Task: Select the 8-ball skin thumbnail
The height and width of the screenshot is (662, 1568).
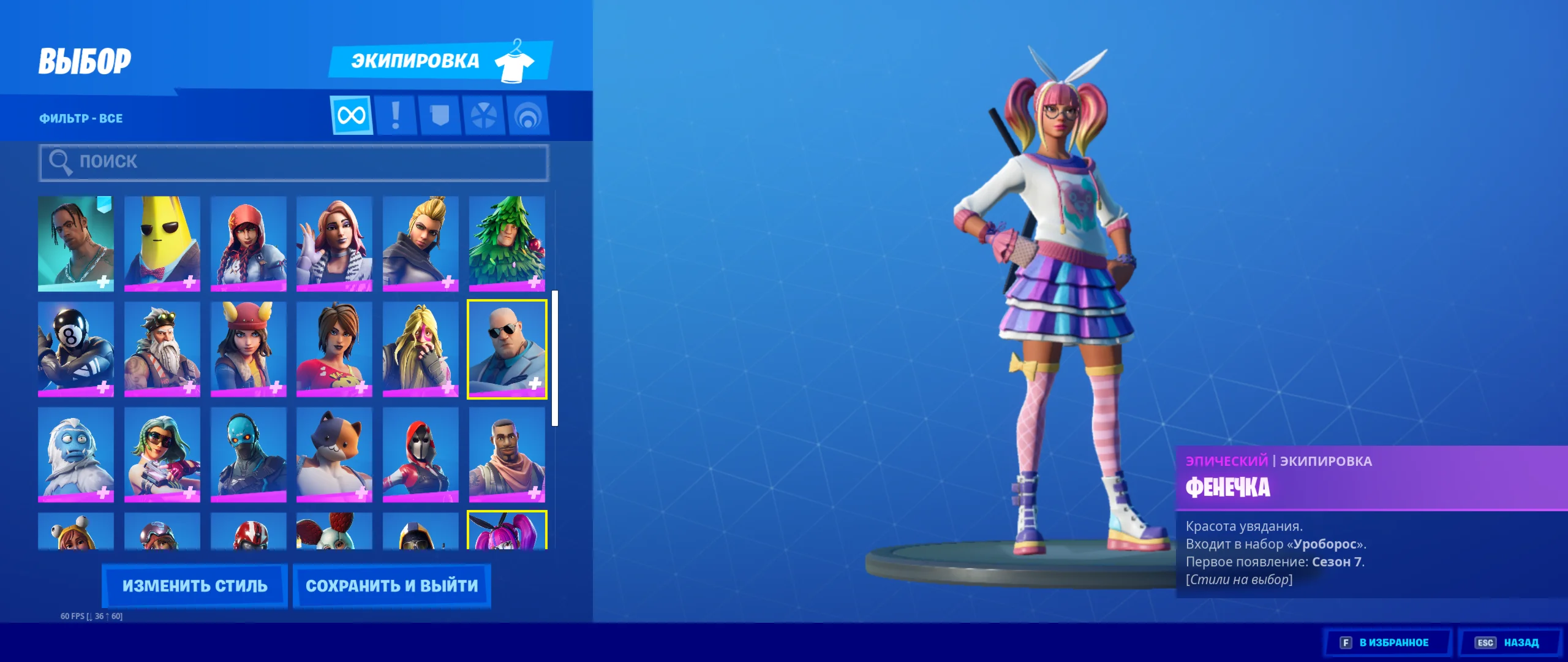Action: 76,349
